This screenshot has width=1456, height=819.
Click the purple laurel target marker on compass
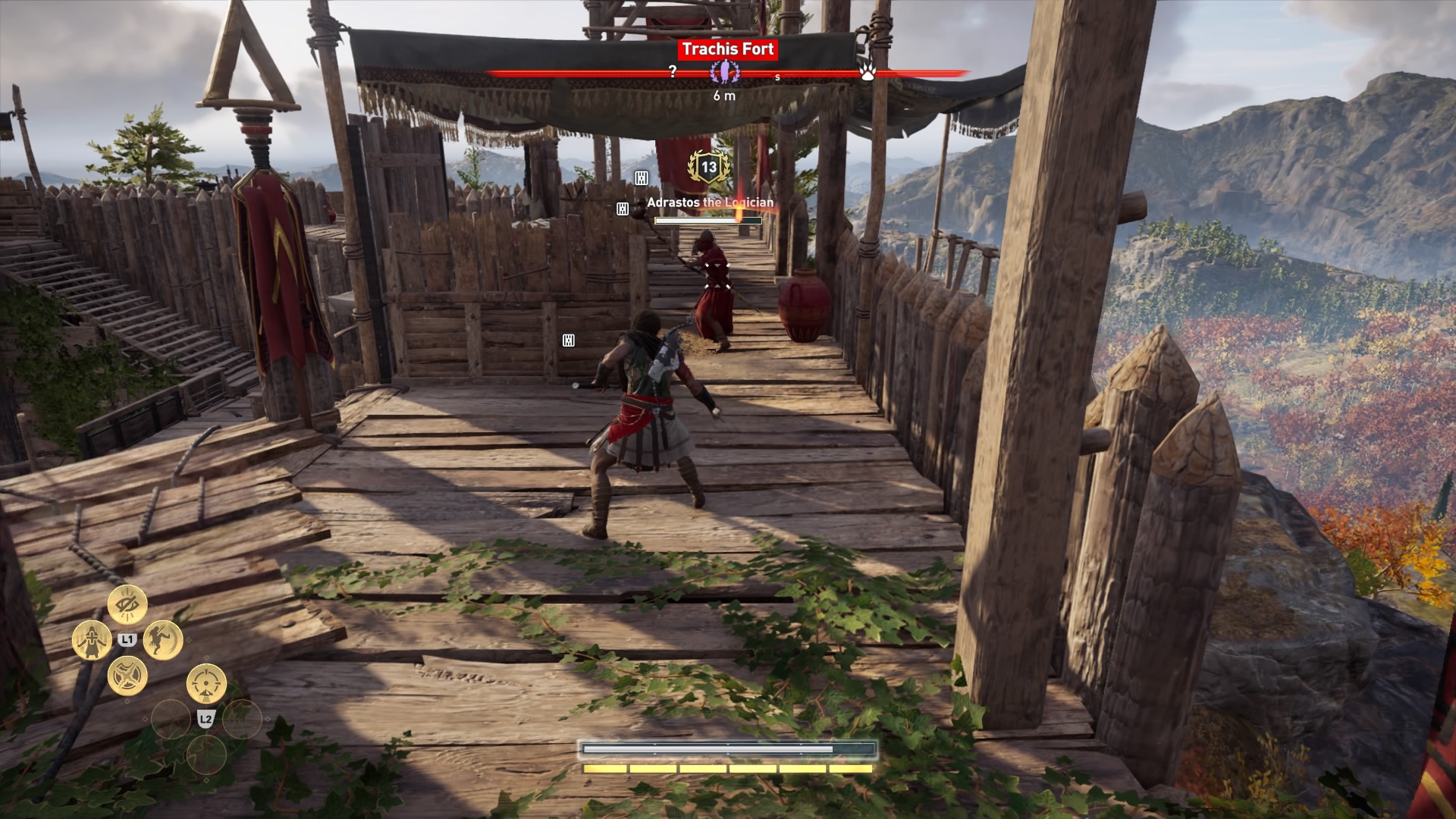click(x=724, y=73)
